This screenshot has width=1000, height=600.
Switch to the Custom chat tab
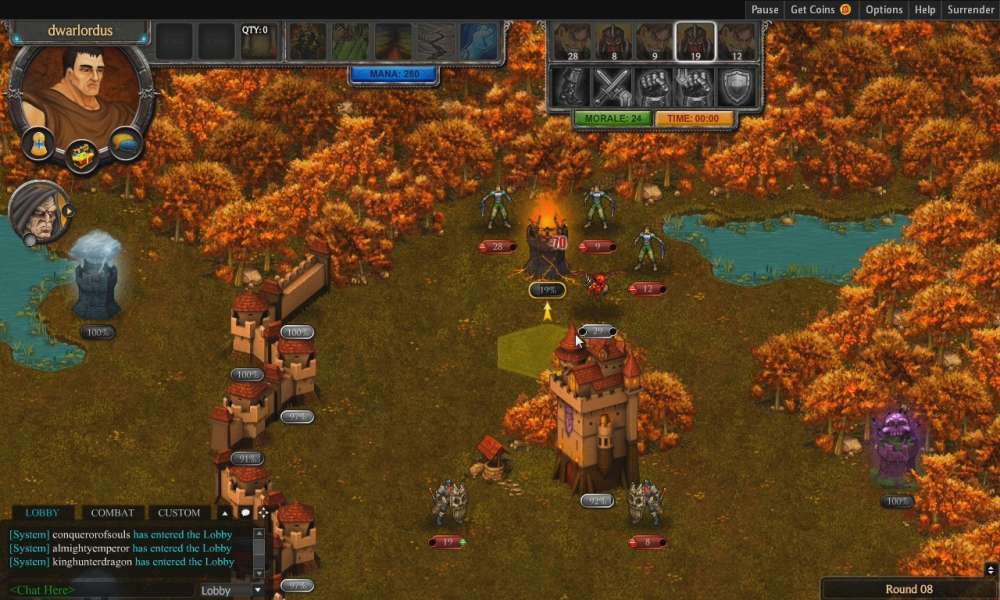point(179,513)
